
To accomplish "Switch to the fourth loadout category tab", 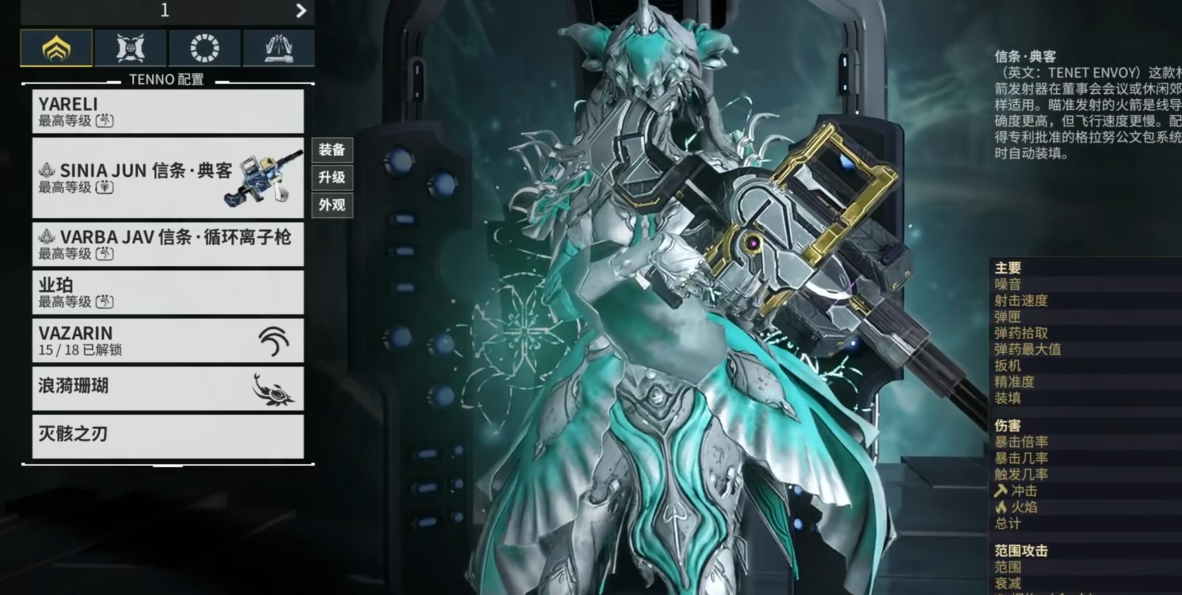I will click(x=278, y=48).
